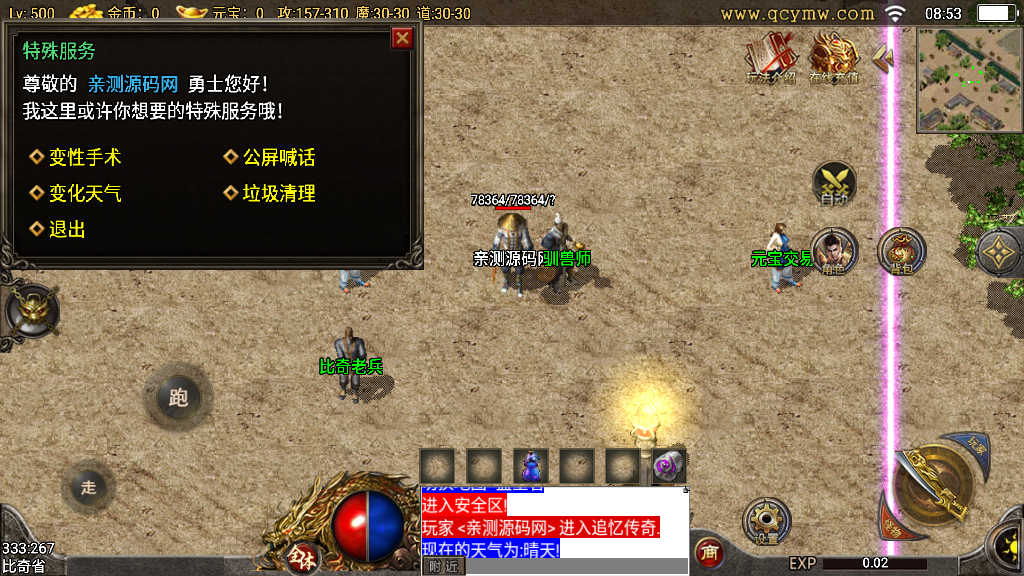Select the blue gourd potion hotbar slot

(530, 466)
